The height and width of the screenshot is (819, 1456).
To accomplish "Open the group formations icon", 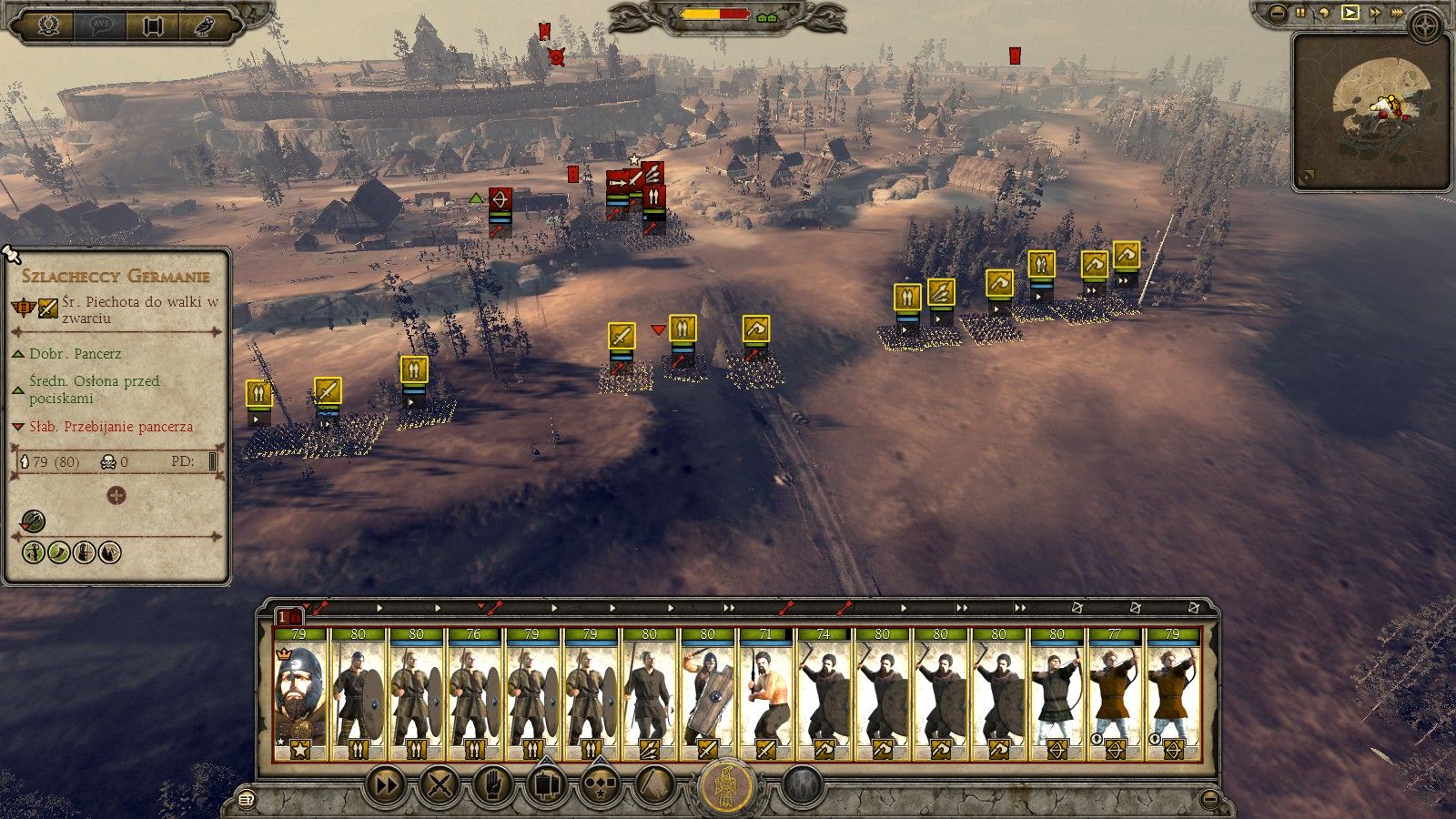I will pyautogui.click(x=601, y=784).
